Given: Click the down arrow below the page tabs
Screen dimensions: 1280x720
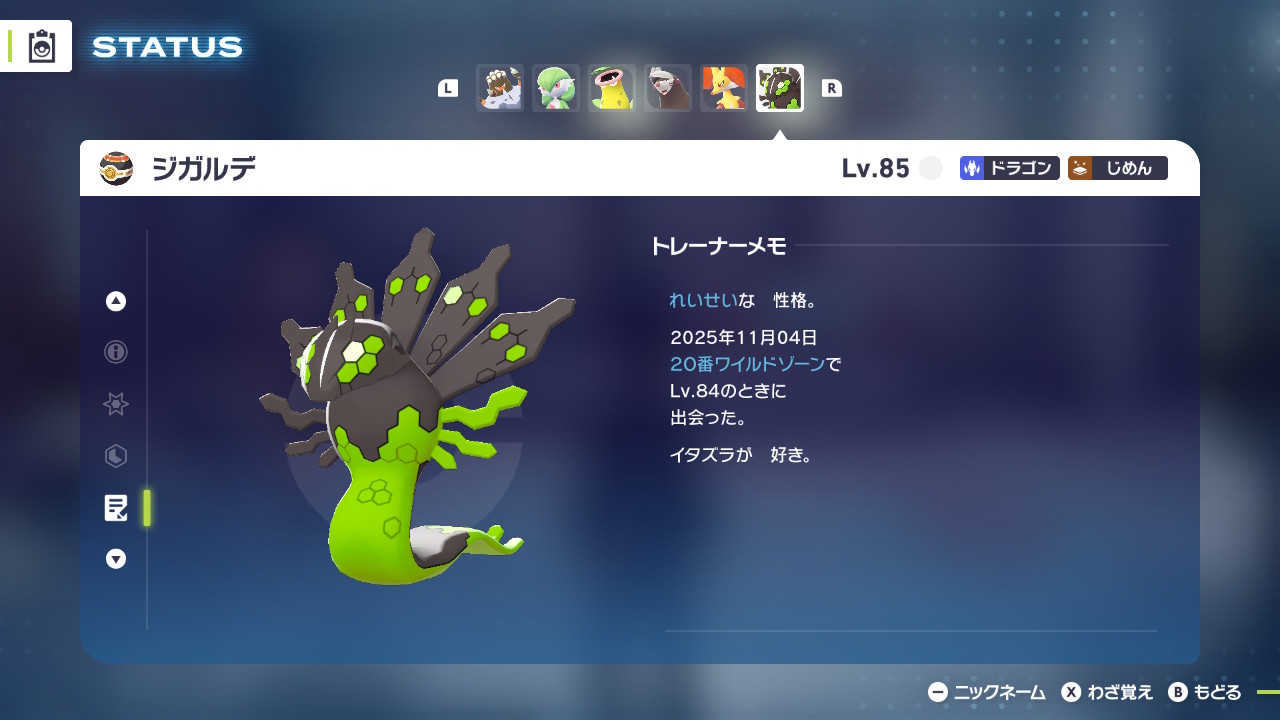Looking at the screenshot, I should tap(116, 560).
